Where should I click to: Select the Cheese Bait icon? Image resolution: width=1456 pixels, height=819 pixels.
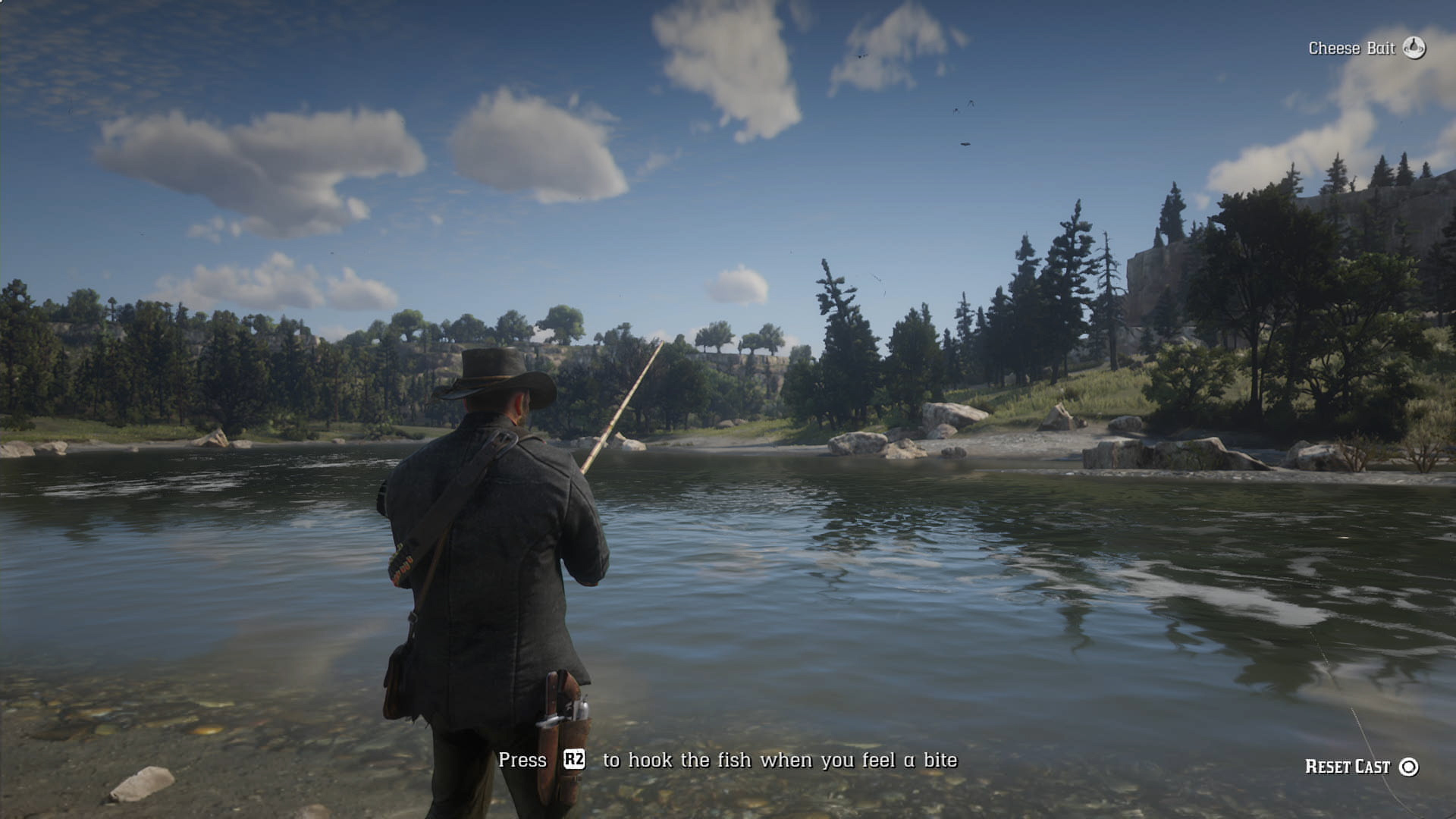[1414, 48]
